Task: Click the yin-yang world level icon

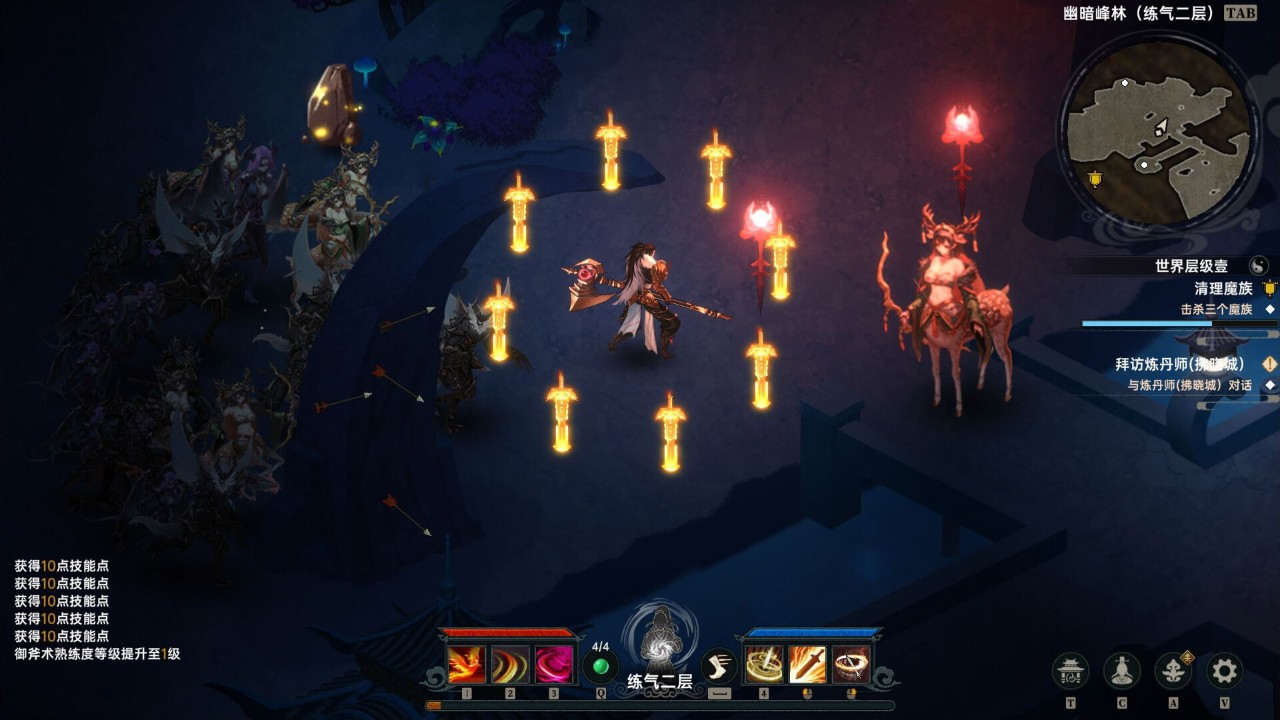Action: coord(1259,266)
